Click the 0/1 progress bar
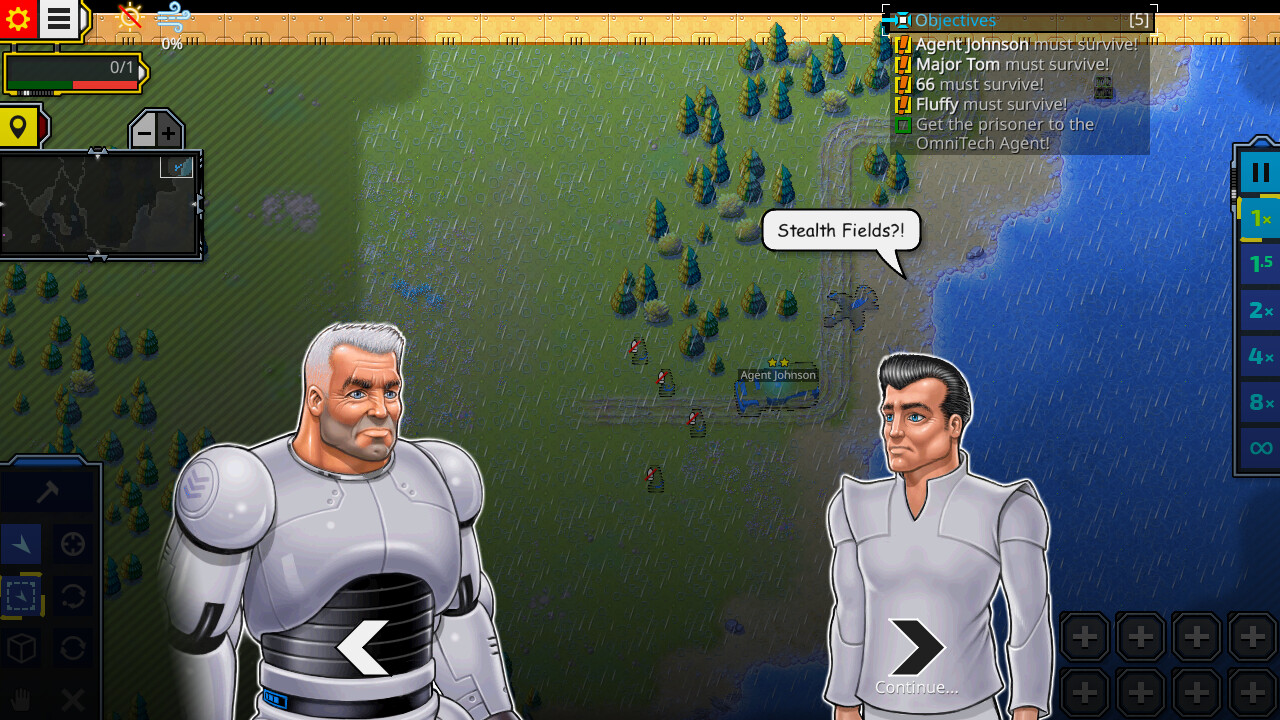This screenshot has height=720, width=1280. (x=70, y=70)
